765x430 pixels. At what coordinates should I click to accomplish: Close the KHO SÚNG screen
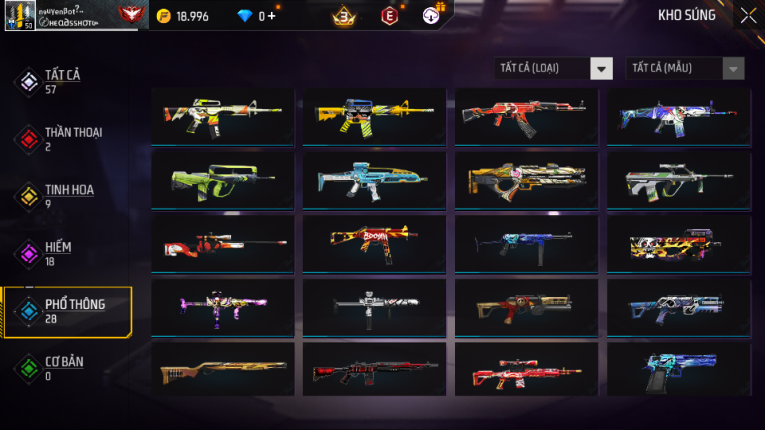(x=748, y=15)
